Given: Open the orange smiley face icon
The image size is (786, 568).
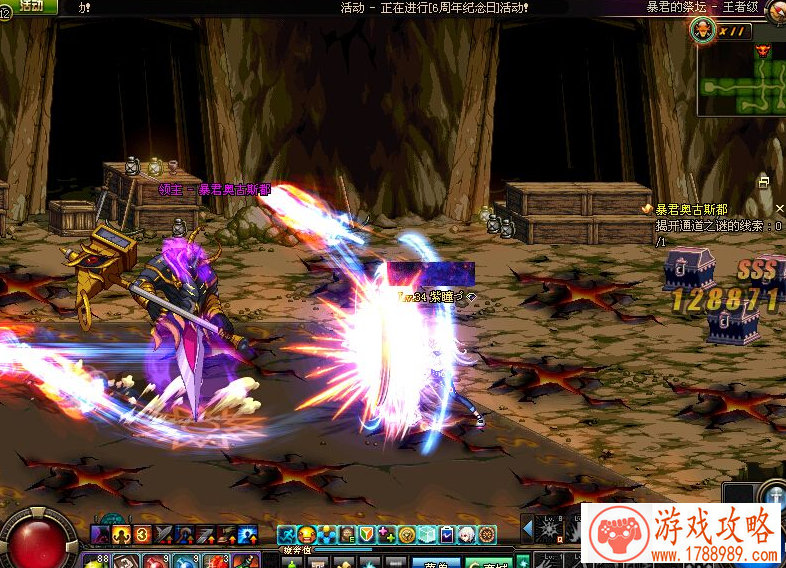Looking at the screenshot, I should pyautogui.click(x=306, y=534).
